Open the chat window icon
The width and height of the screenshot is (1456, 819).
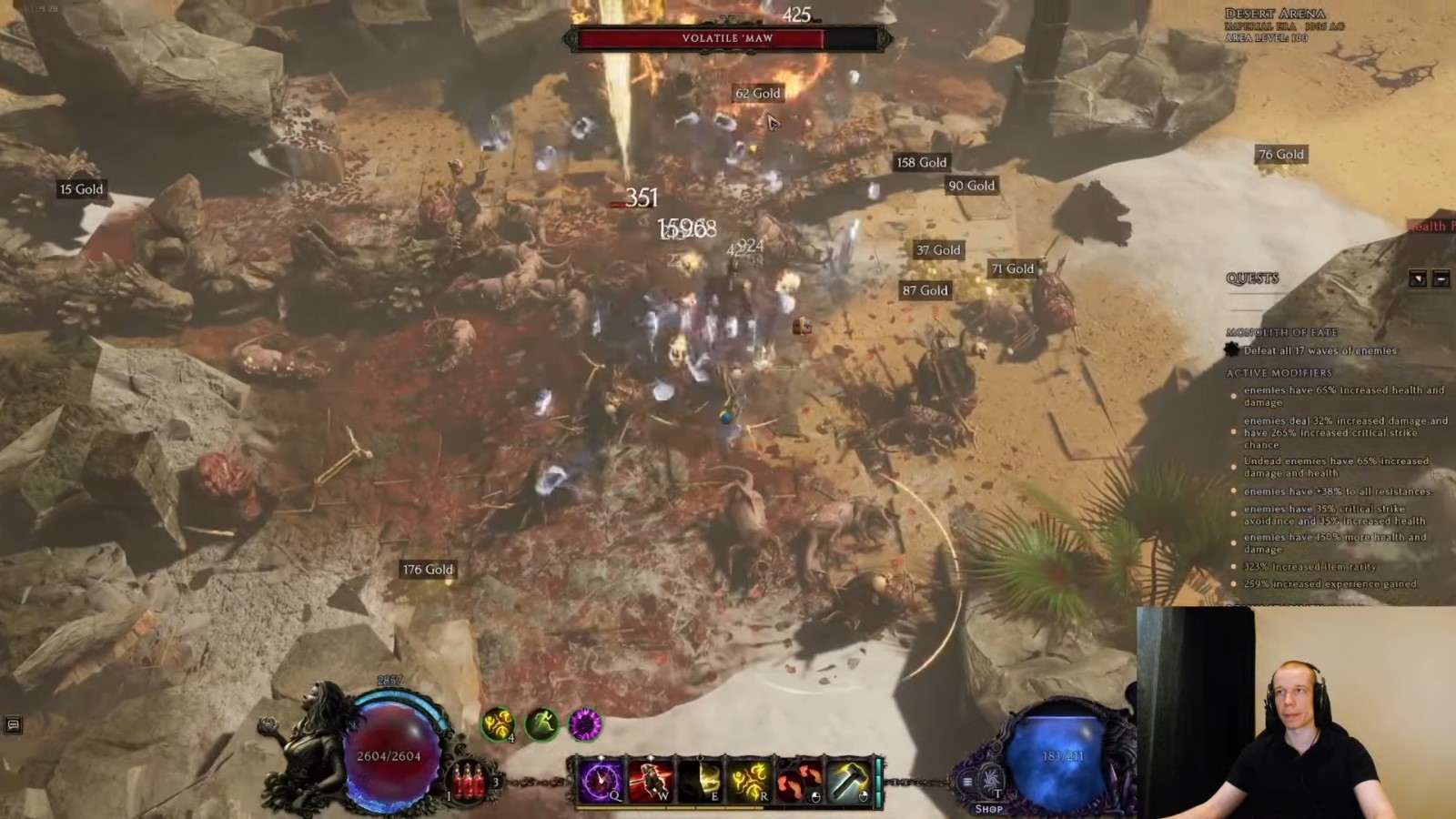point(13,725)
